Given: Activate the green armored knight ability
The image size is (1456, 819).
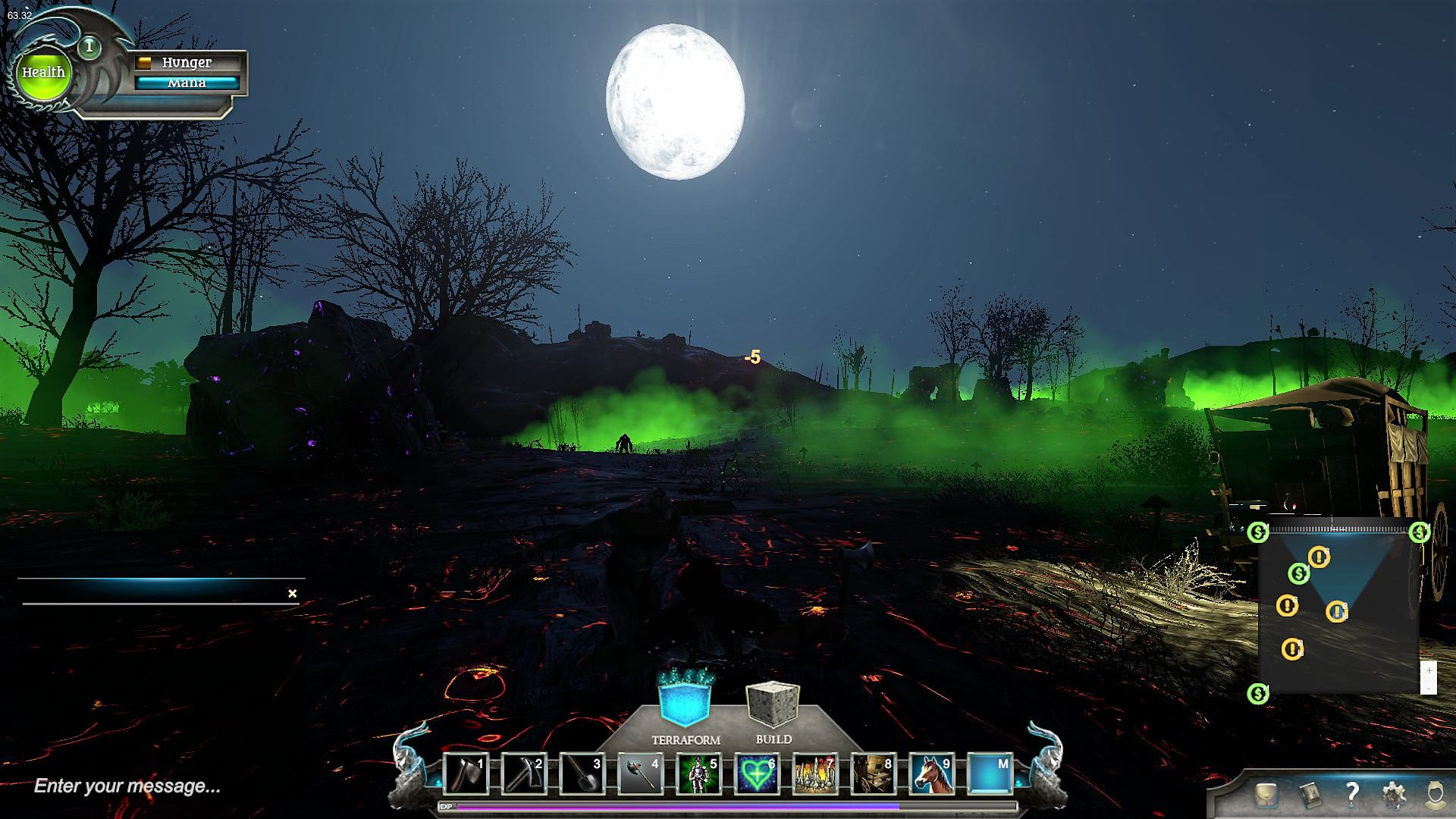Looking at the screenshot, I should point(698,774).
